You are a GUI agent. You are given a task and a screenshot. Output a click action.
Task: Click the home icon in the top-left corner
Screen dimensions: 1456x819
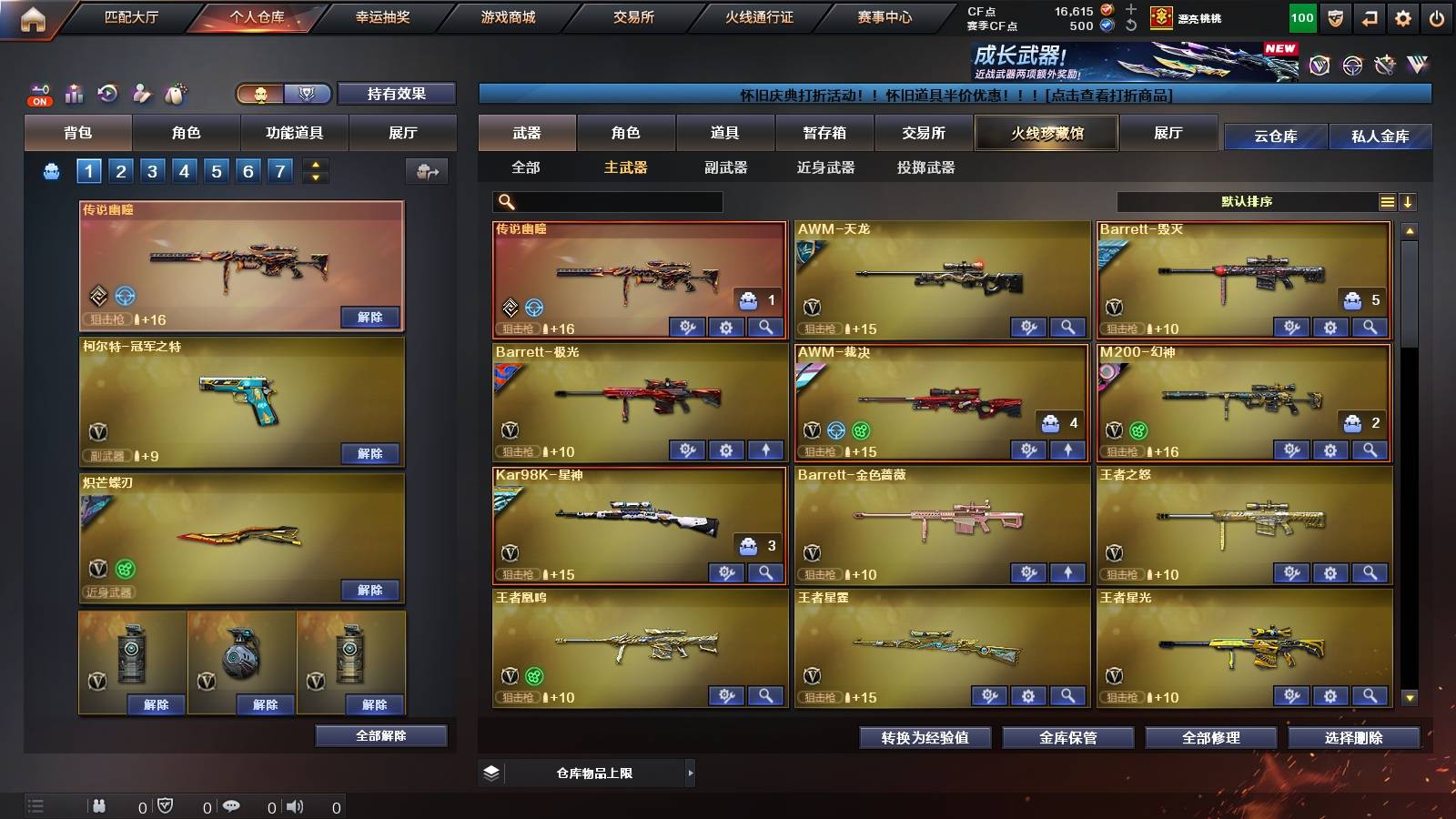tap(35, 16)
